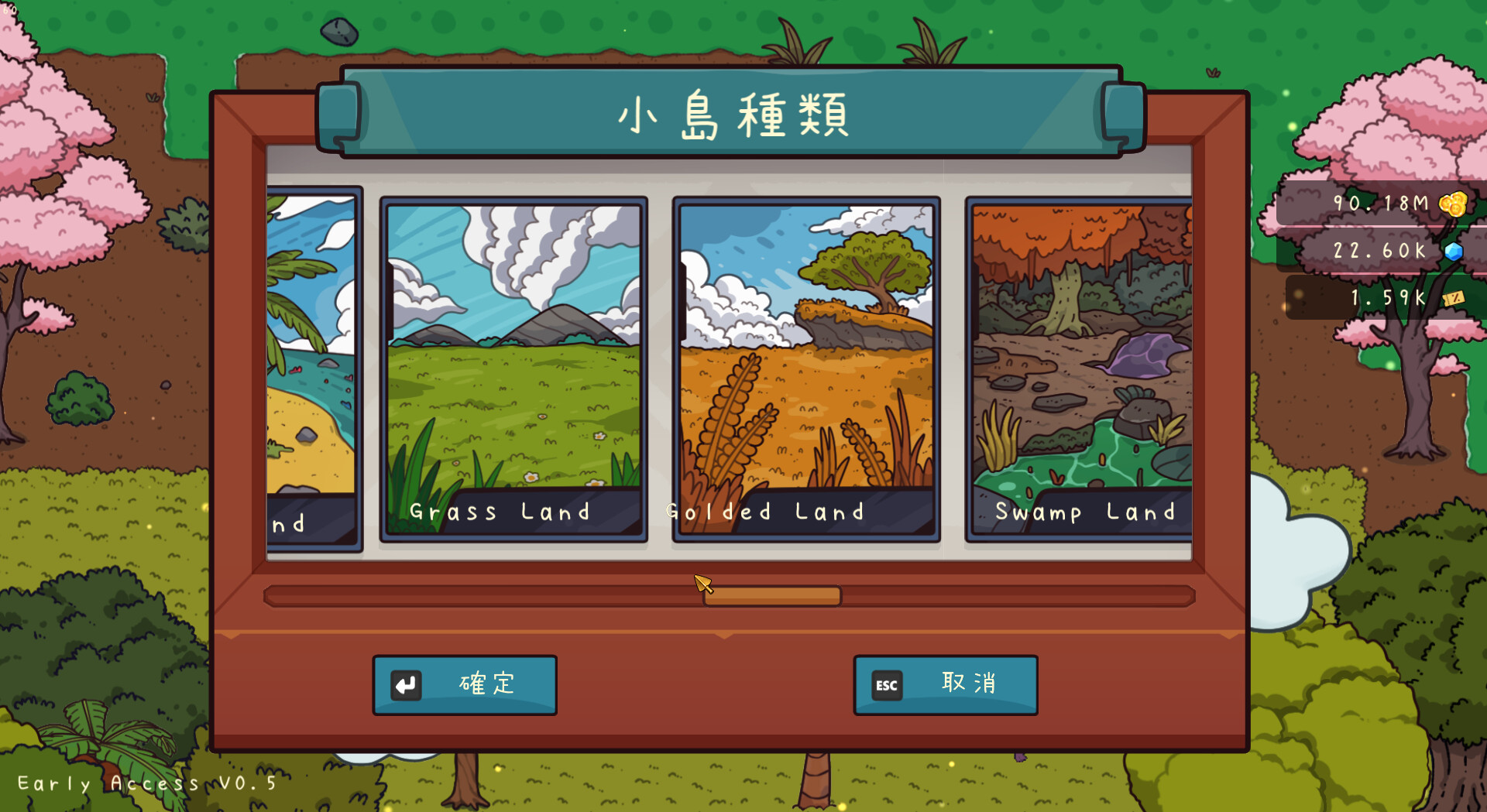The height and width of the screenshot is (812, 1487).
Task: Click the Early Access V0.5 version label
Action: (146, 783)
